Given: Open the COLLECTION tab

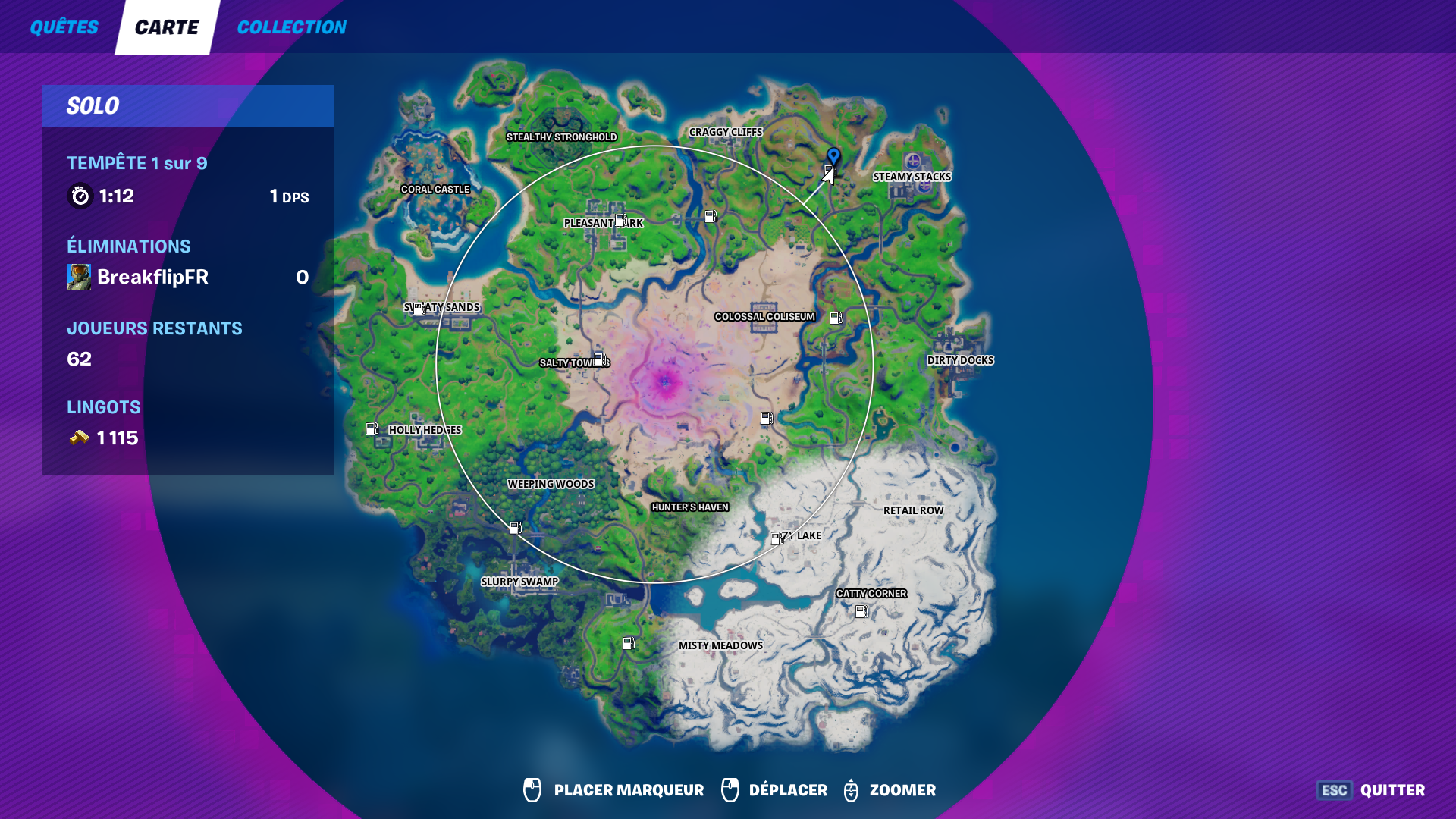Looking at the screenshot, I should click(x=291, y=27).
